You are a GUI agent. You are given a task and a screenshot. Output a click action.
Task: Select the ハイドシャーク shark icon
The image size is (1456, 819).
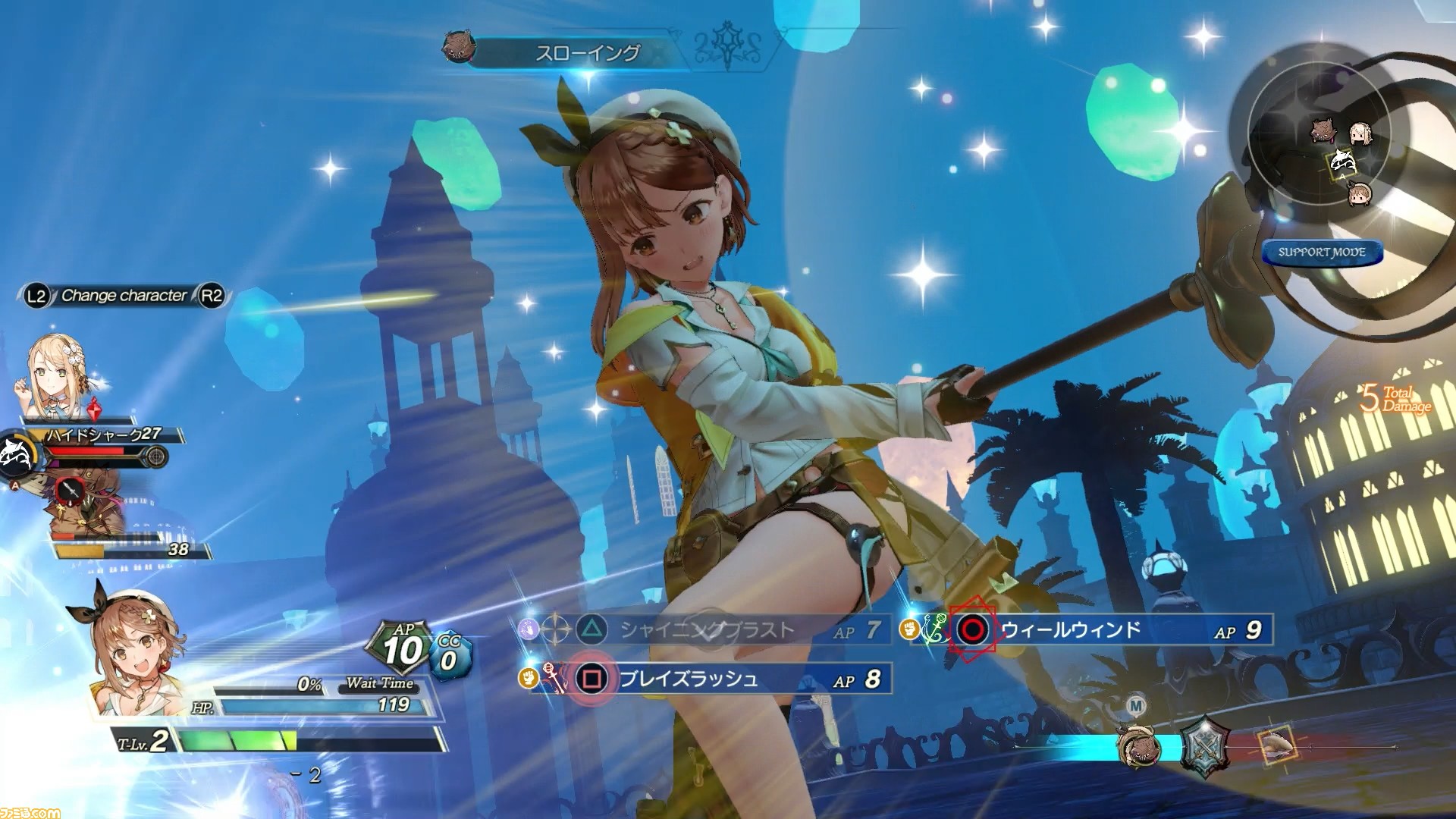click(15, 453)
